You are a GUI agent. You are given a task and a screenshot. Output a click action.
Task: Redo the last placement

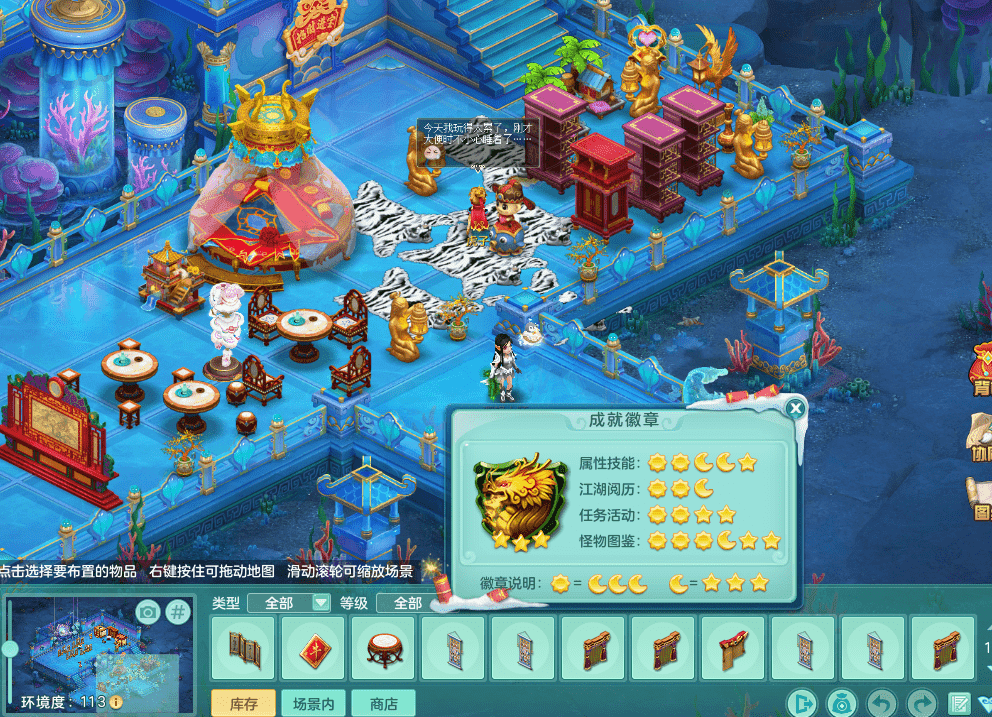click(920, 702)
